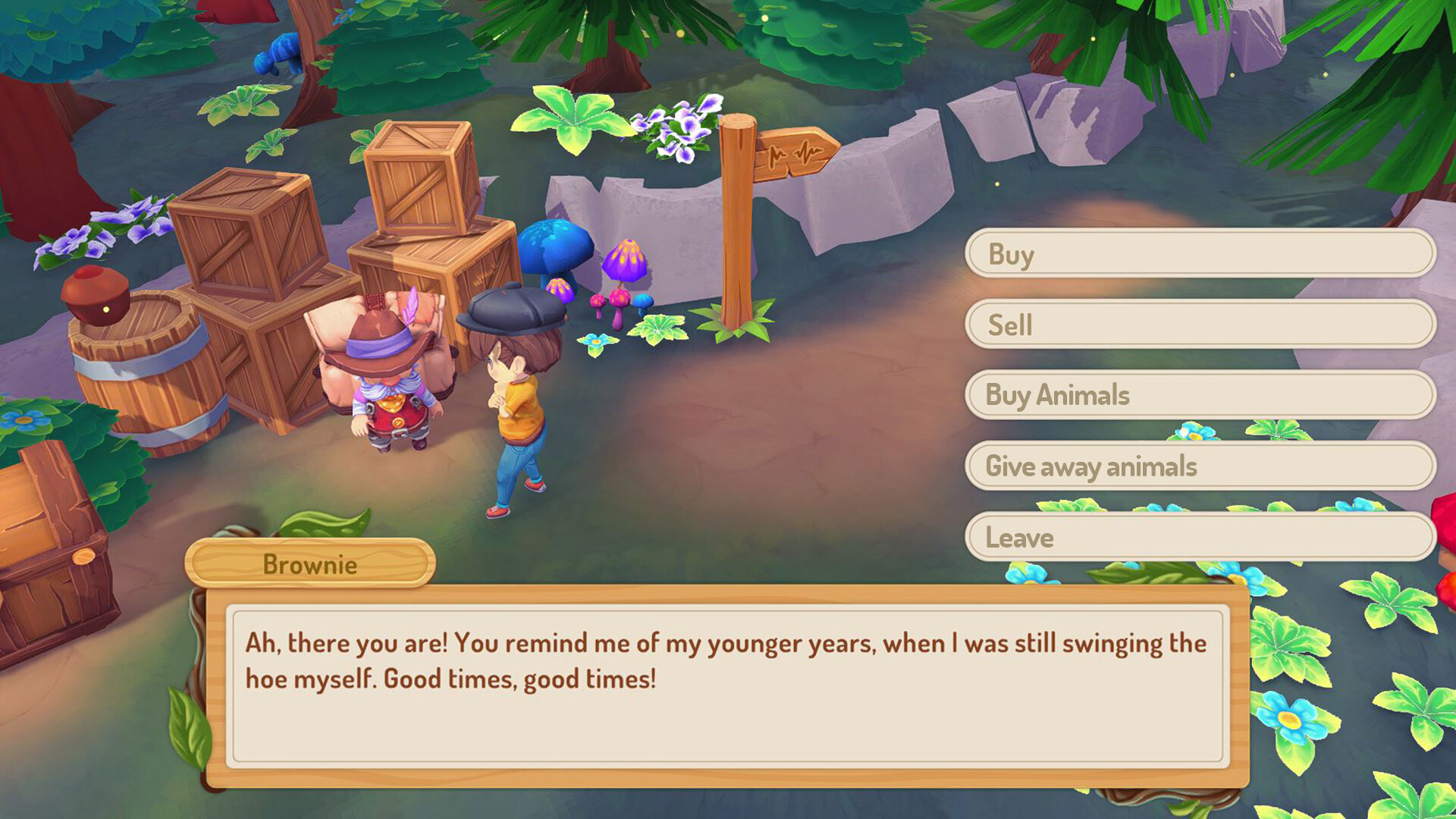The height and width of the screenshot is (819, 1456).
Task: Select the Sell option
Action: click(1198, 325)
